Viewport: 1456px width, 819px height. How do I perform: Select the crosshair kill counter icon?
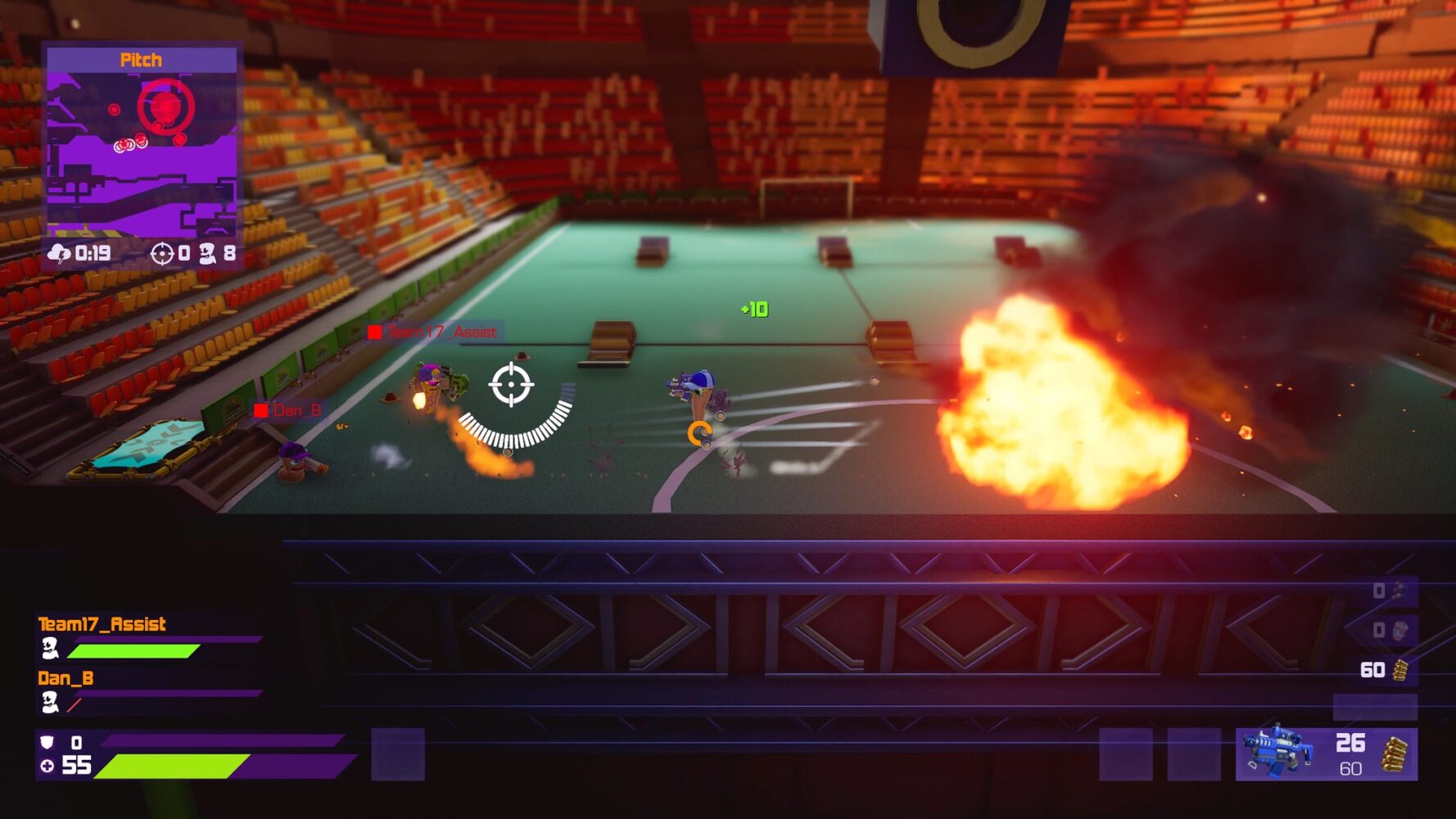161,254
